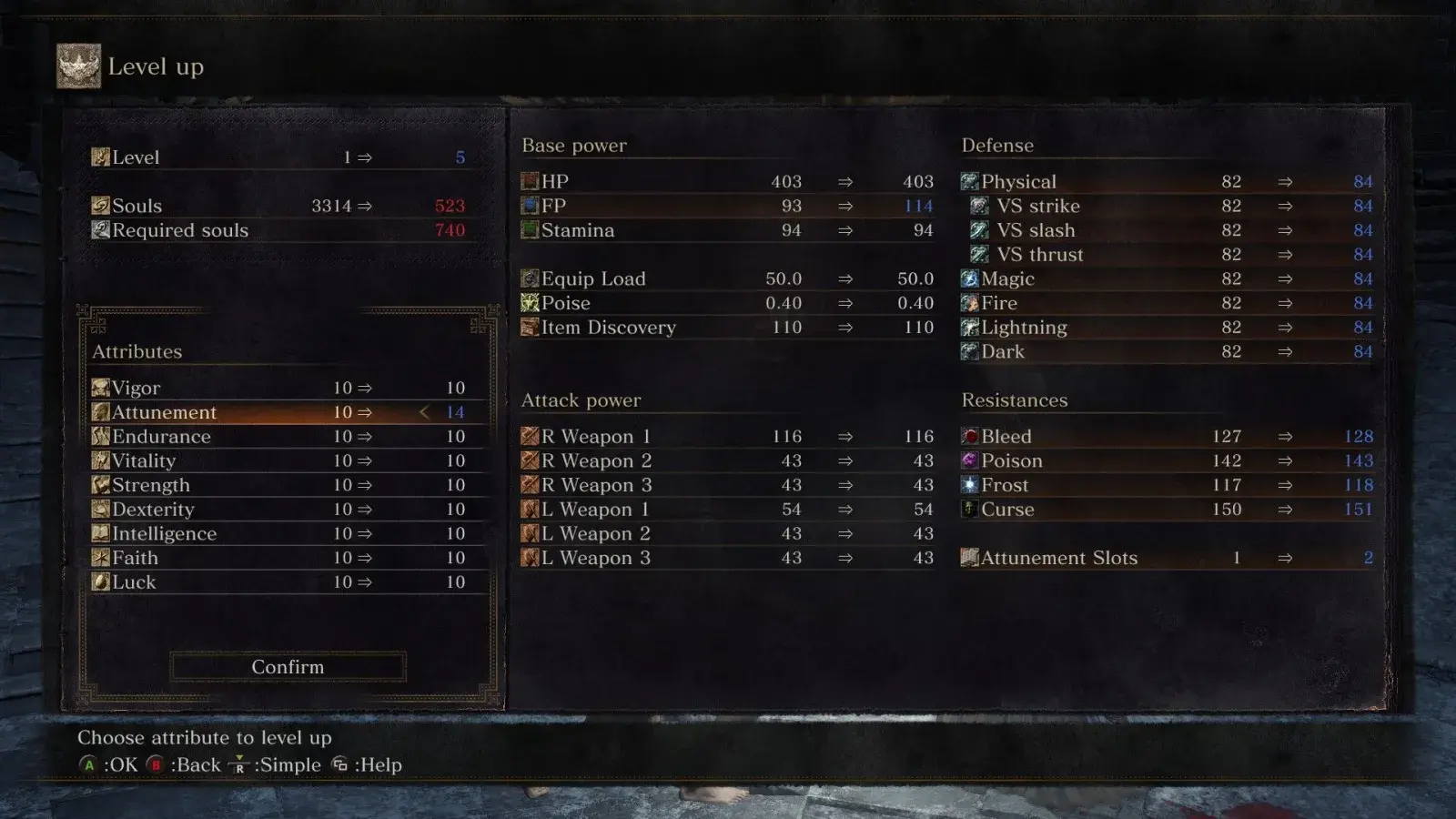The width and height of the screenshot is (1456, 819).
Task: Select the Endurance attribute
Action: pos(288,437)
